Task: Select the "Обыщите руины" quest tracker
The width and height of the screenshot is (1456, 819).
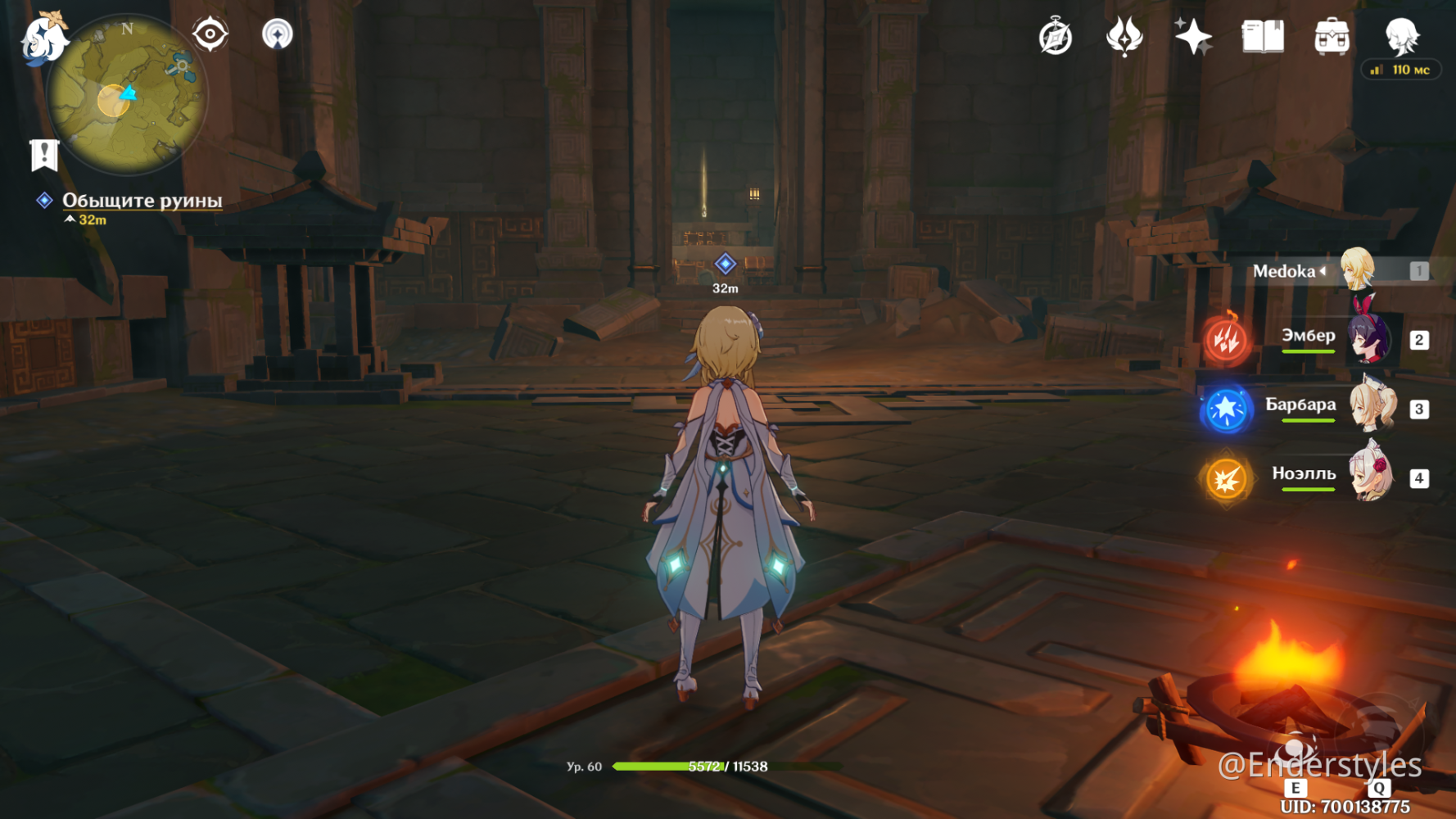Action: point(142,201)
